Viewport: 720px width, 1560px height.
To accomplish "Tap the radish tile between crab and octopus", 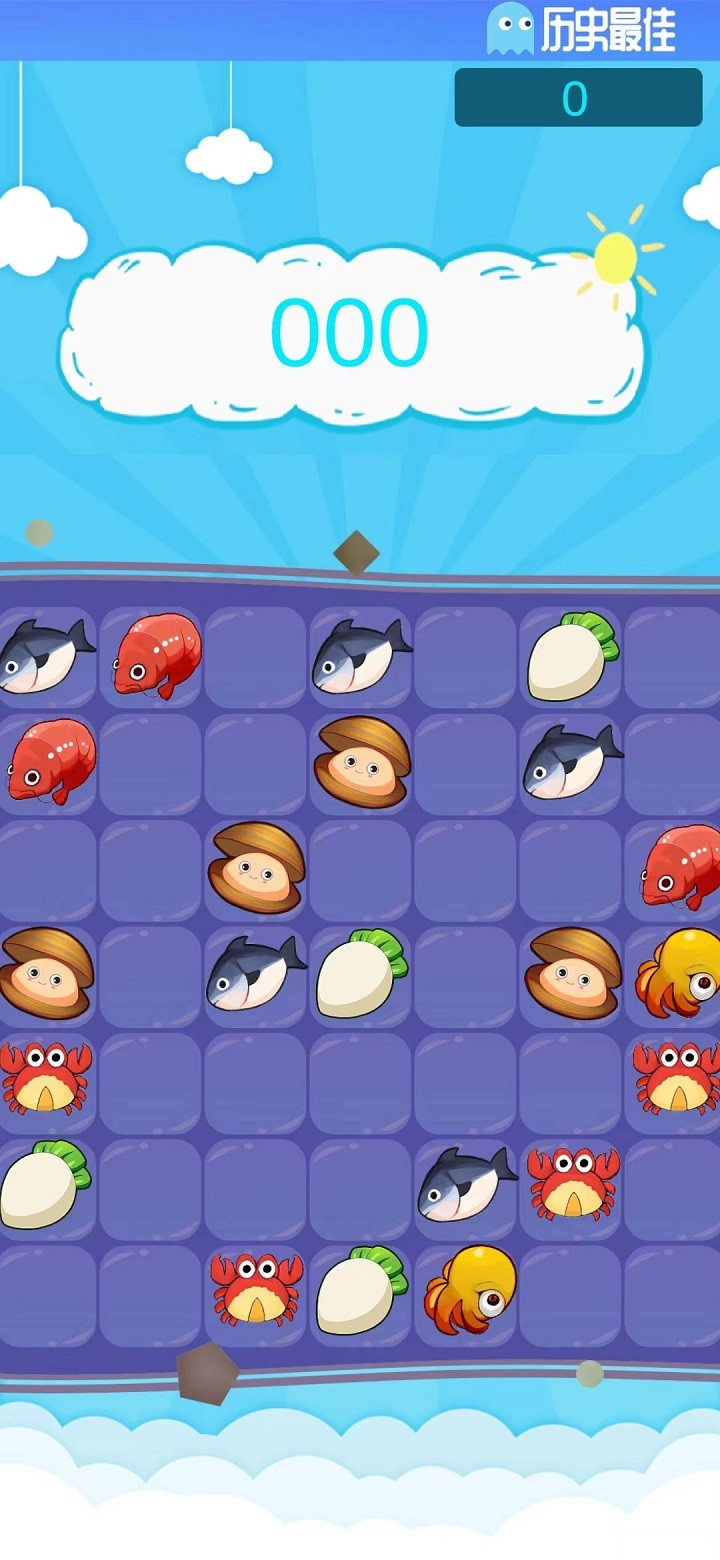I will pos(362,1290).
